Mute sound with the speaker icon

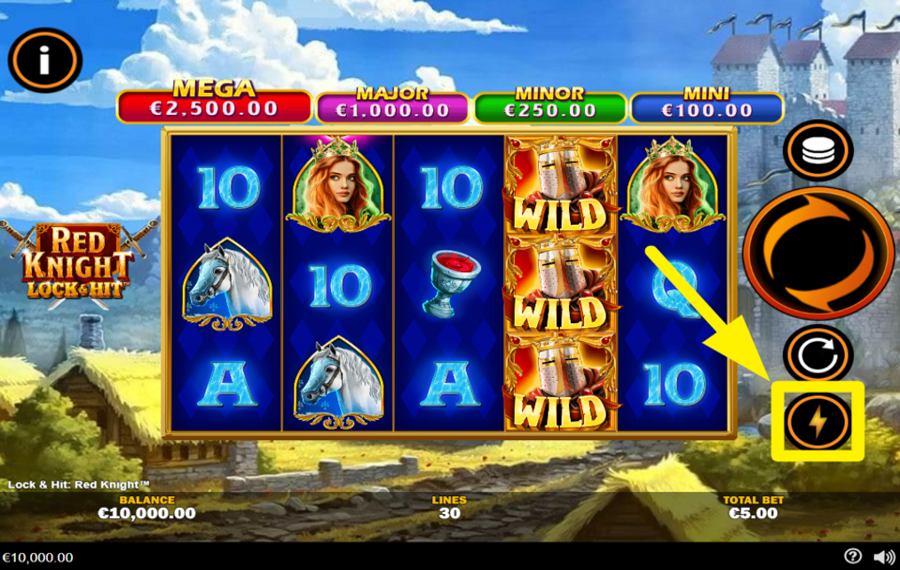coord(883,557)
